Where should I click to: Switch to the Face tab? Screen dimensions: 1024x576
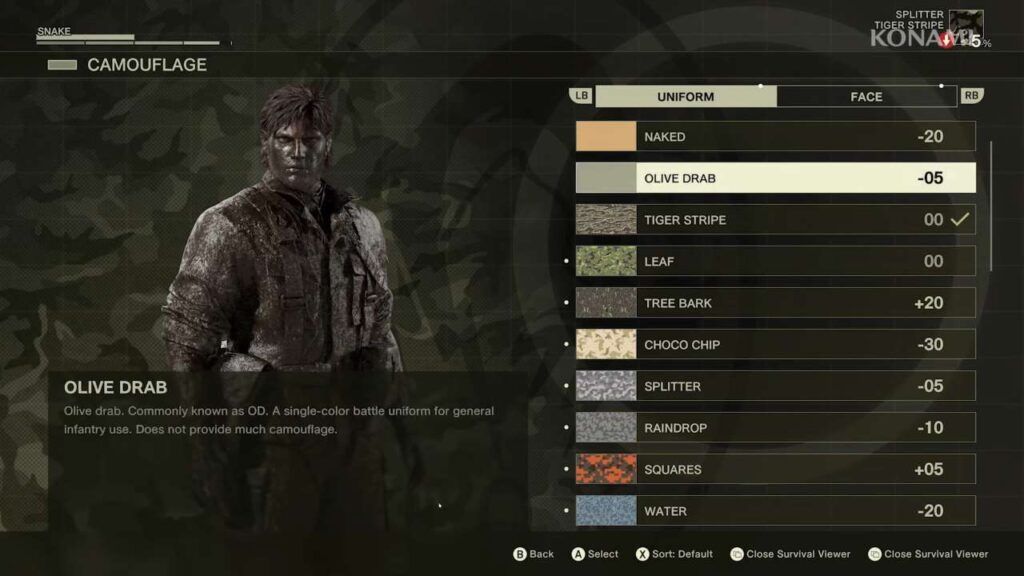[866, 97]
